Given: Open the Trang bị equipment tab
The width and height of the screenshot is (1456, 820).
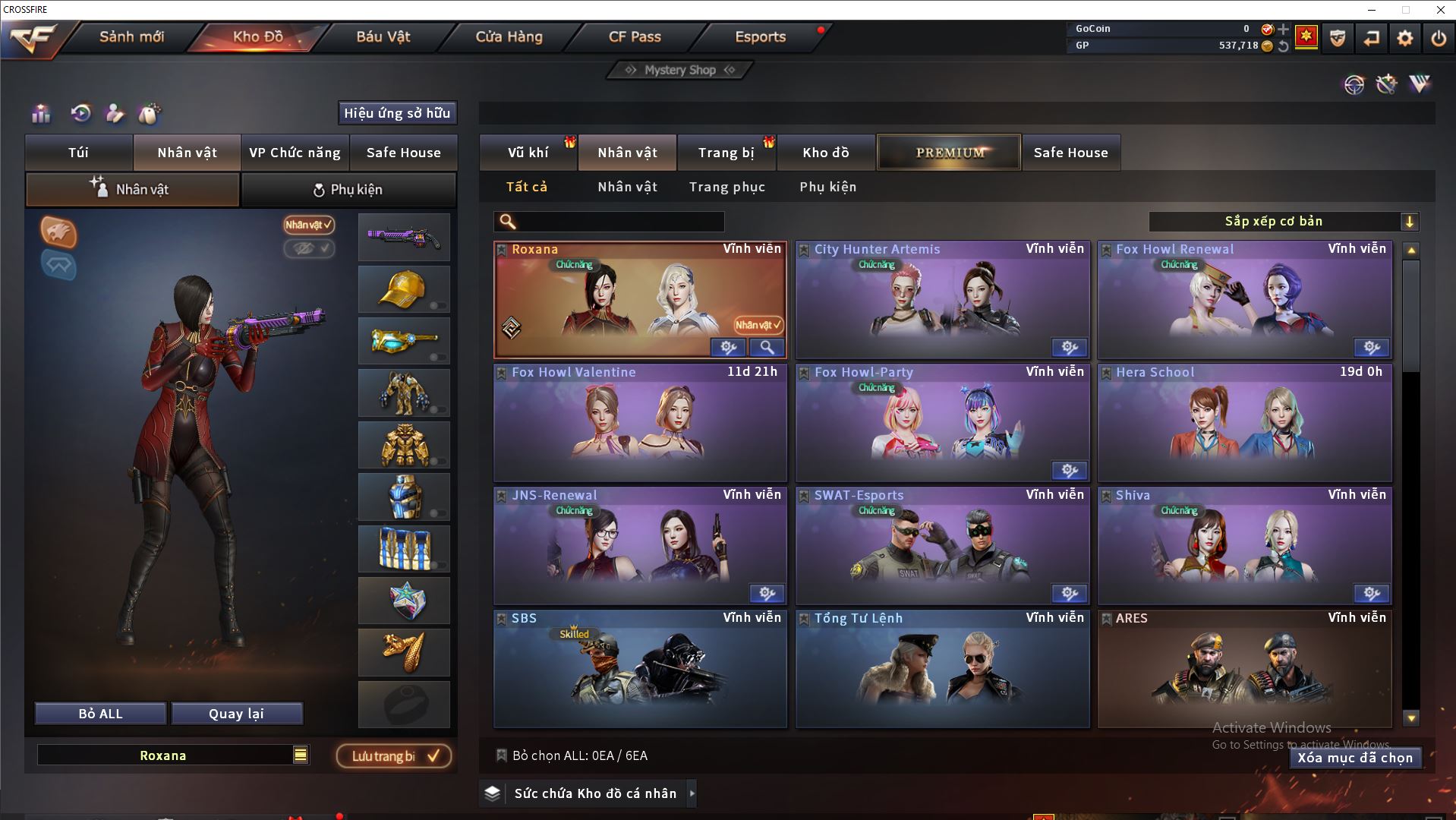Looking at the screenshot, I should pos(726,153).
